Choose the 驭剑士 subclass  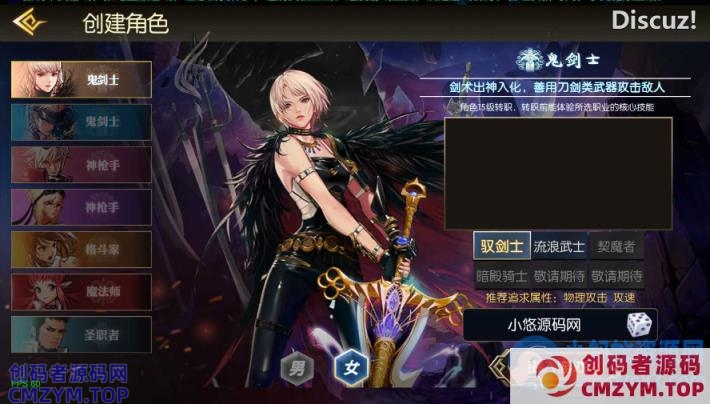point(502,246)
